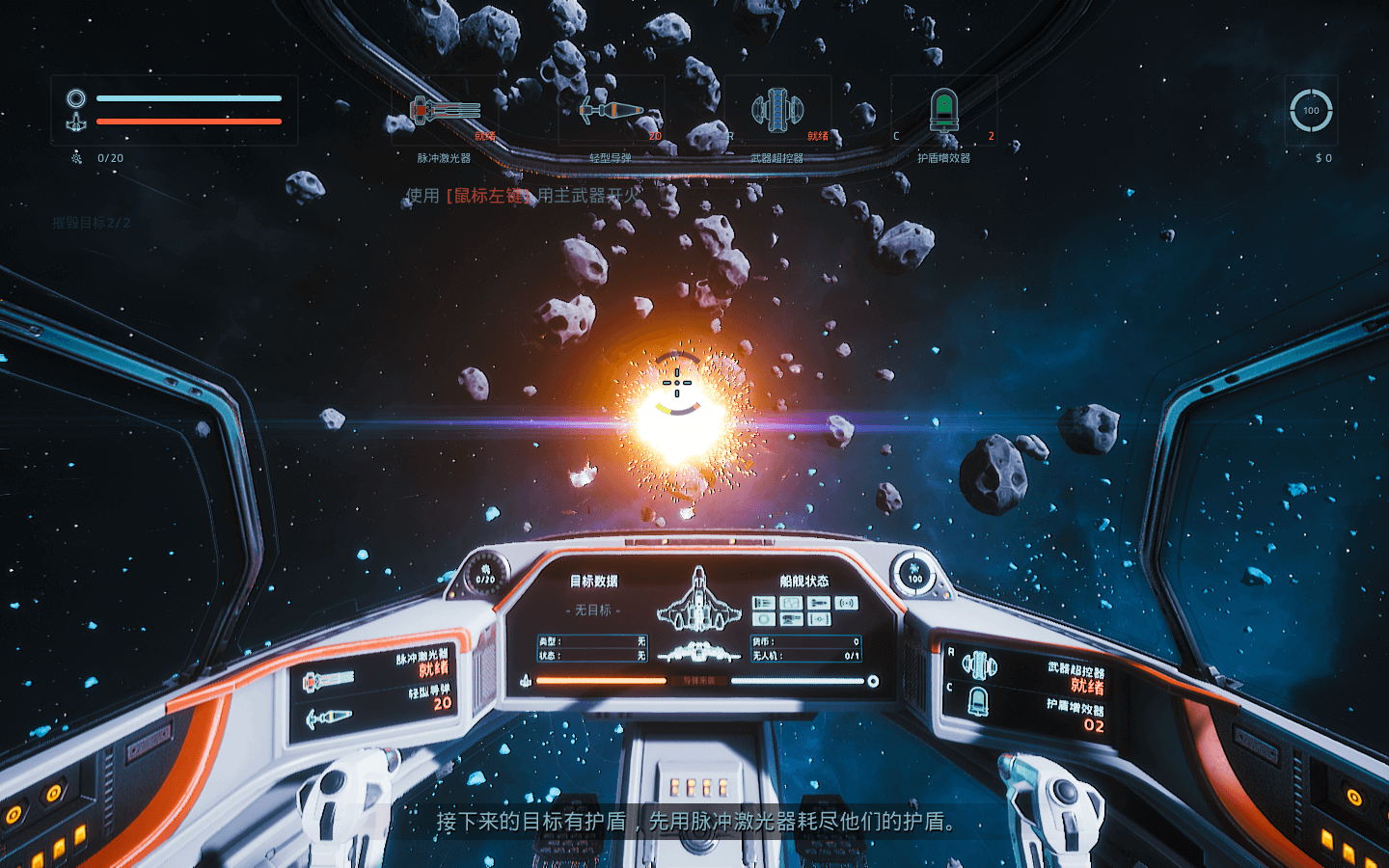Use the 护盾增效器 shield booster consumable
Screen dimensions: 1389x868
click(x=943, y=111)
